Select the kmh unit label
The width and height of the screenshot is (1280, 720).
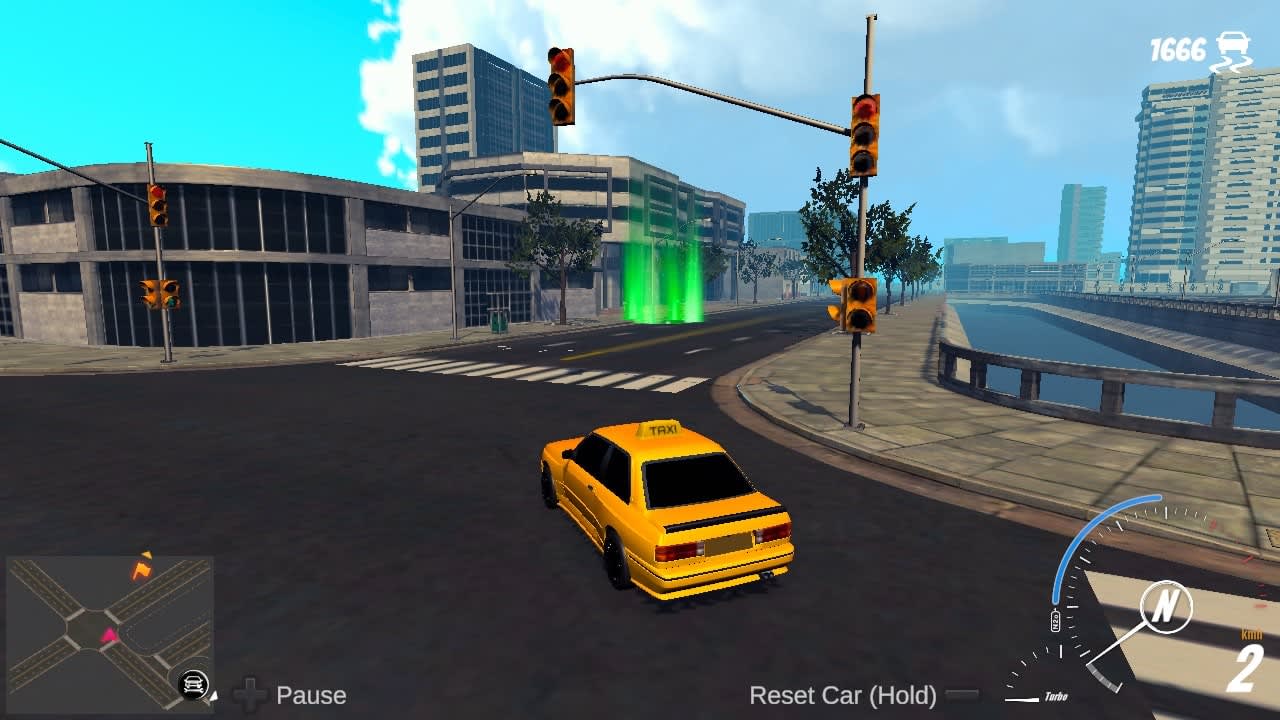tap(1252, 633)
